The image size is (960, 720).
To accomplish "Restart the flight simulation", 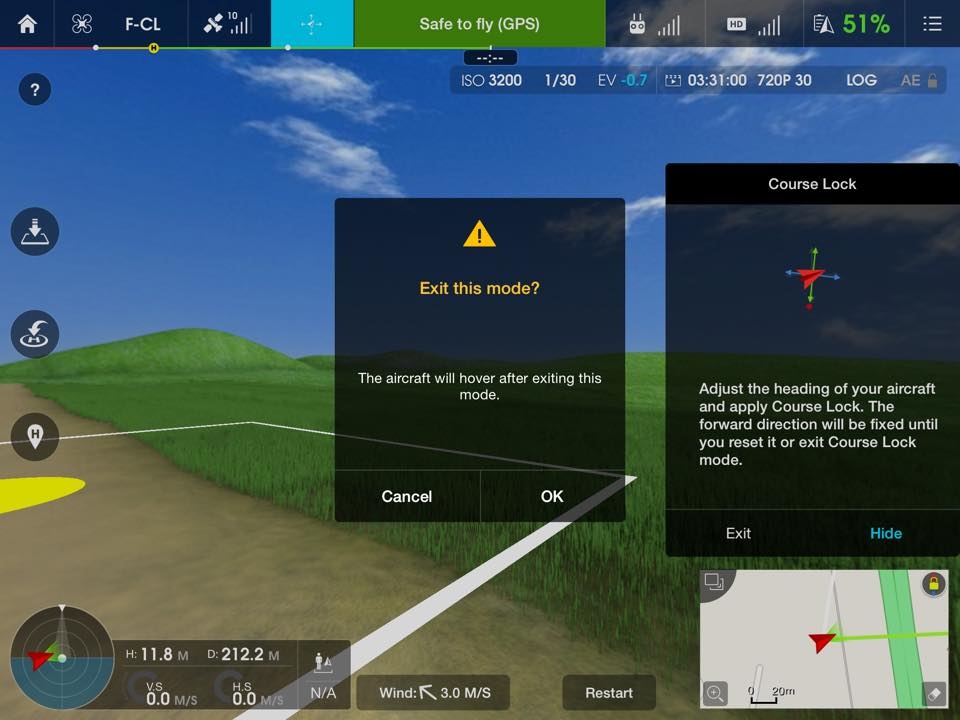I will 608,693.
